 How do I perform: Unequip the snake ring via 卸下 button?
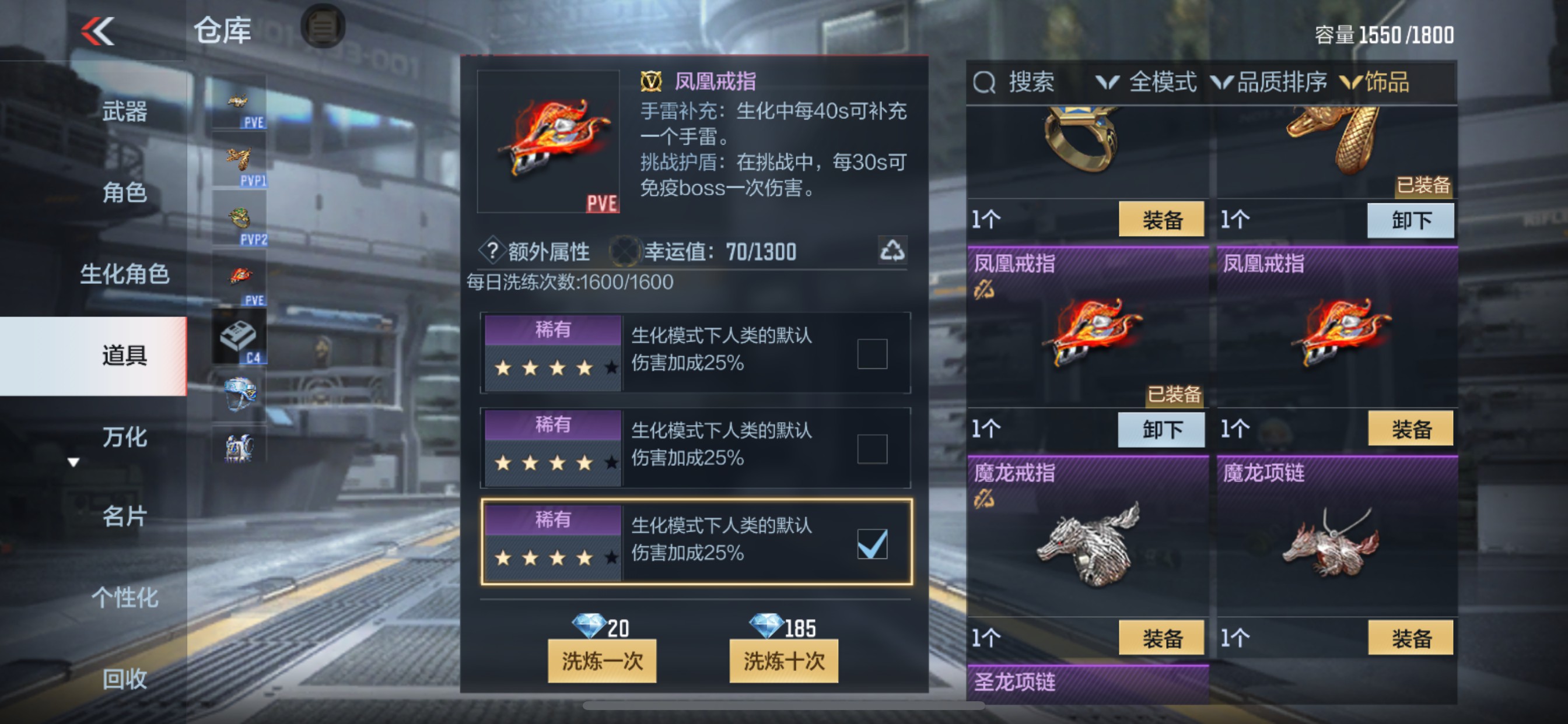coord(1410,220)
